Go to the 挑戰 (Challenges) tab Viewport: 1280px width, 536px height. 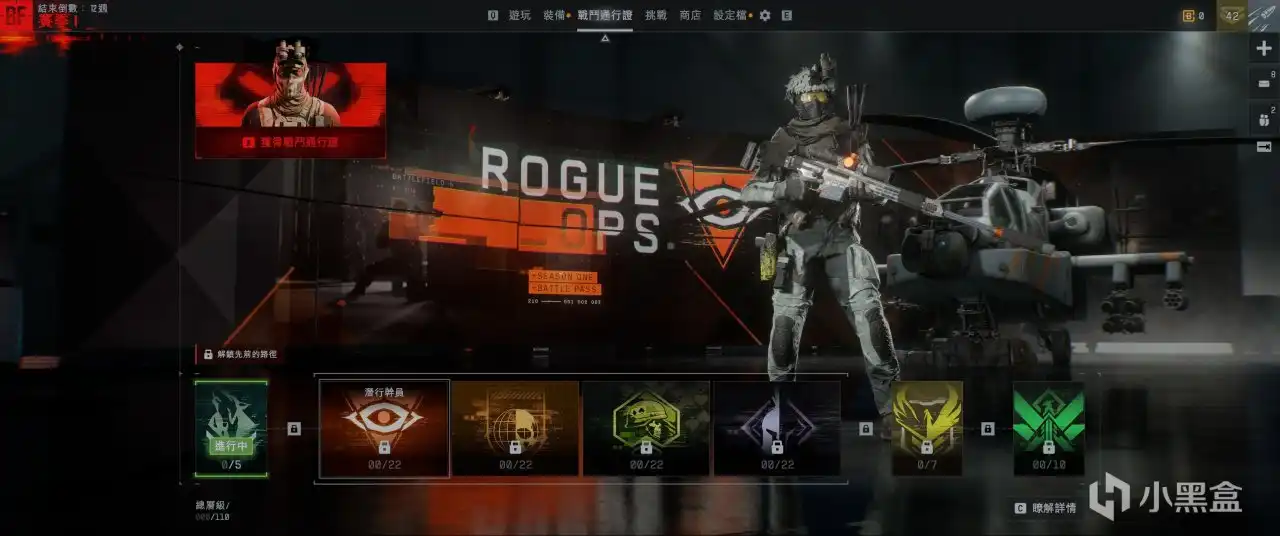[x=656, y=15]
